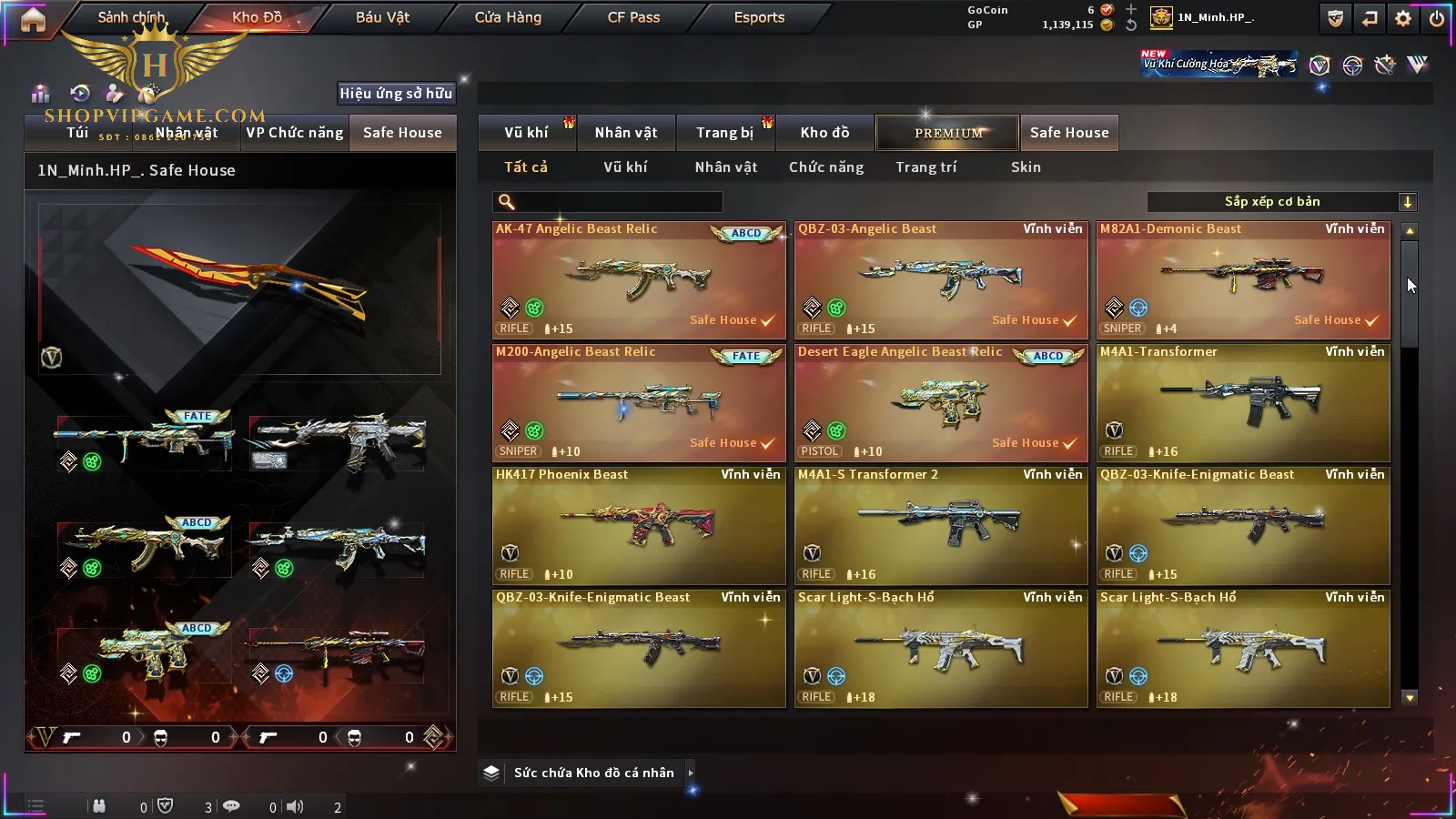Open the Báu Vật menu
This screenshot has width=1456, height=819.
tap(382, 17)
